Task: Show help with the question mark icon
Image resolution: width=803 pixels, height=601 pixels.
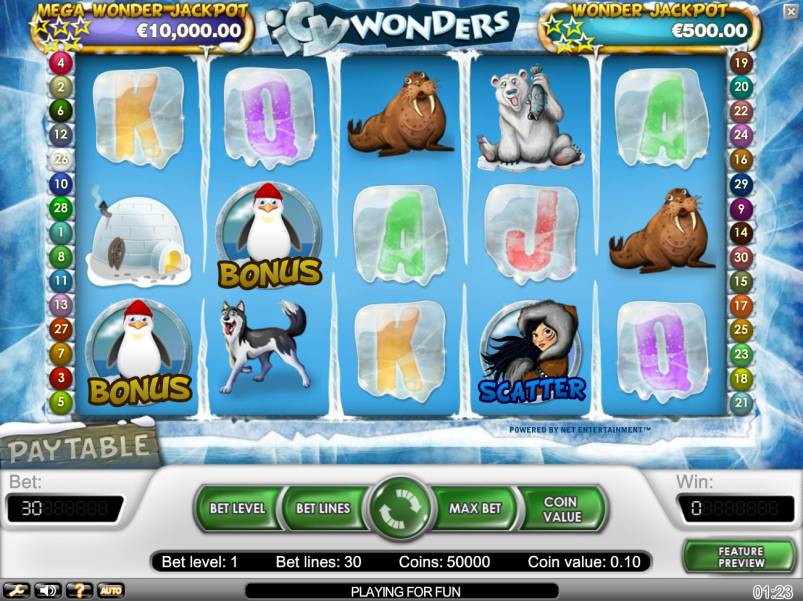Action: 79,590
